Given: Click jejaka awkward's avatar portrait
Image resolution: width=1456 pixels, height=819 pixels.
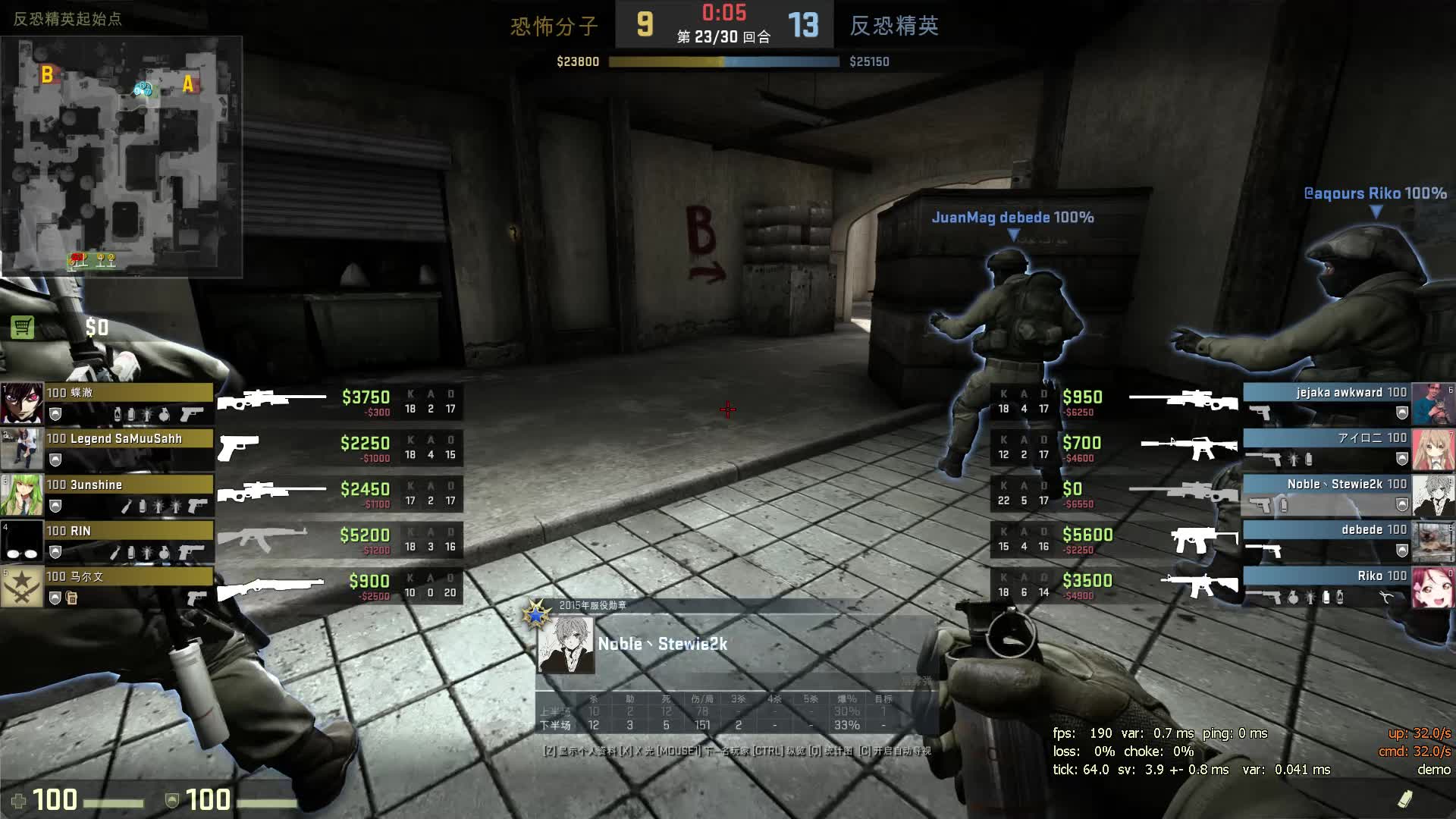Looking at the screenshot, I should pyautogui.click(x=1432, y=404).
